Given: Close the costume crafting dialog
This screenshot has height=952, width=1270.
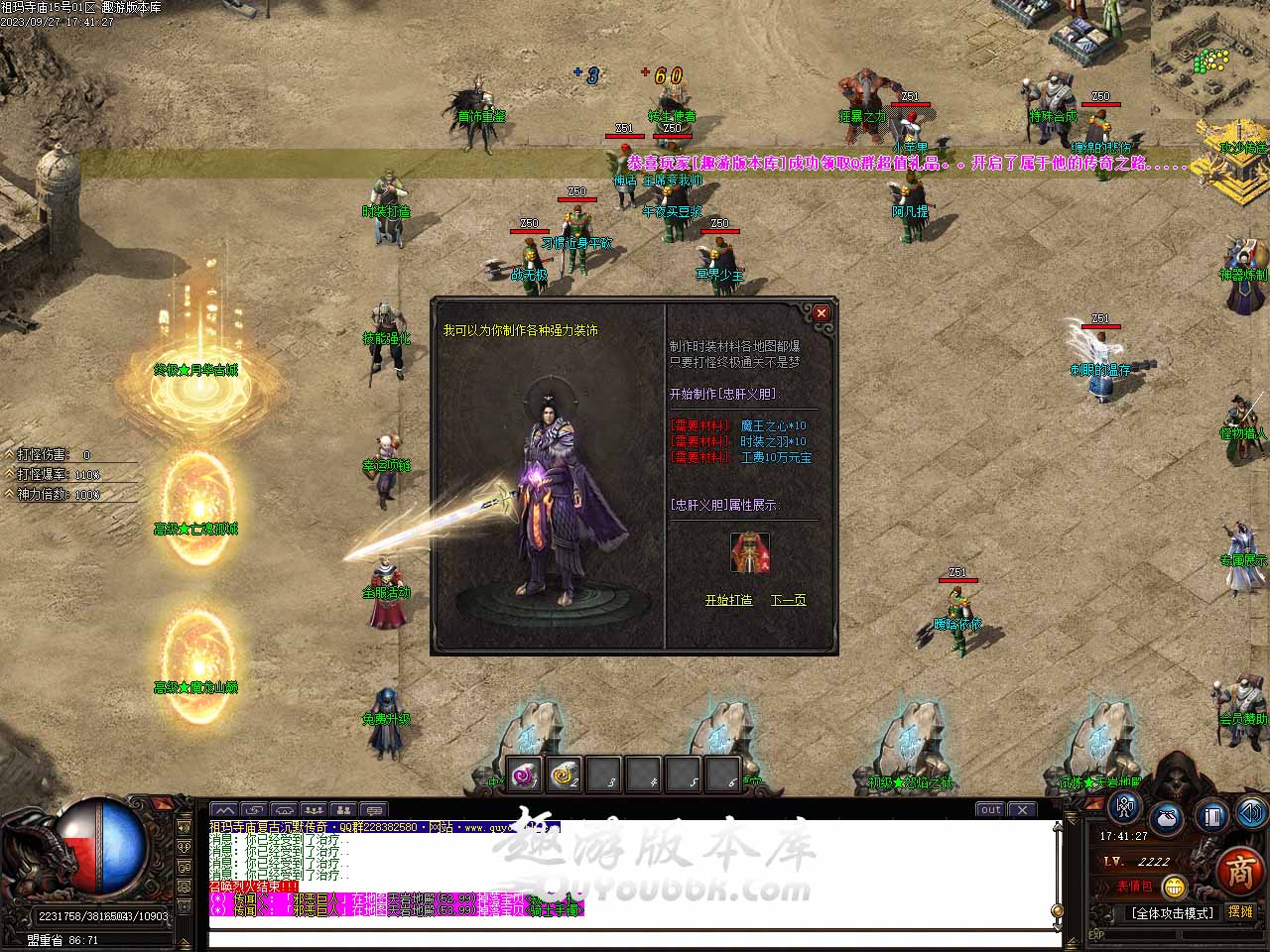Looking at the screenshot, I should [821, 313].
